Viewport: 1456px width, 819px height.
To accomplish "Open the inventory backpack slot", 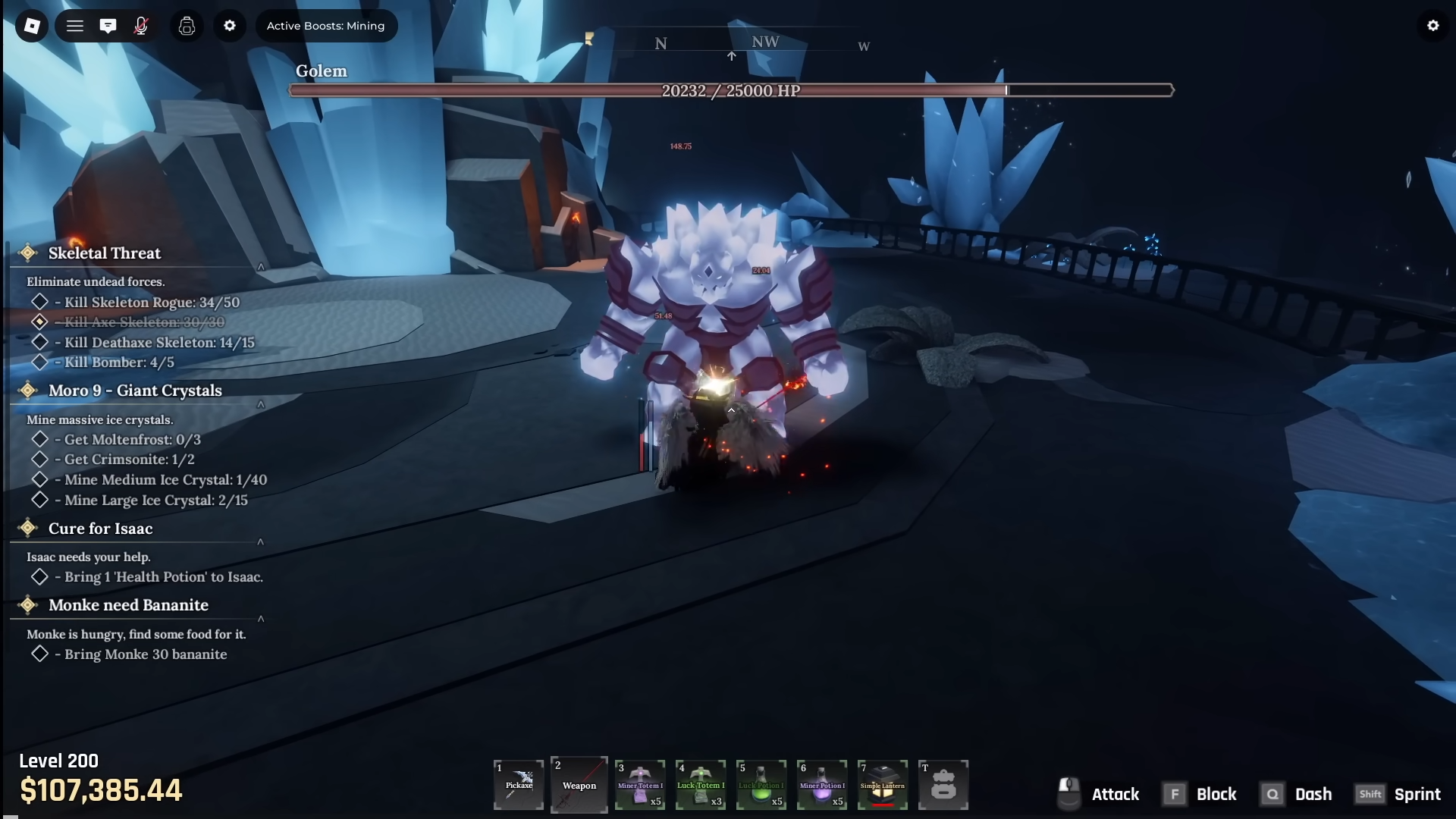I will click(x=943, y=785).
